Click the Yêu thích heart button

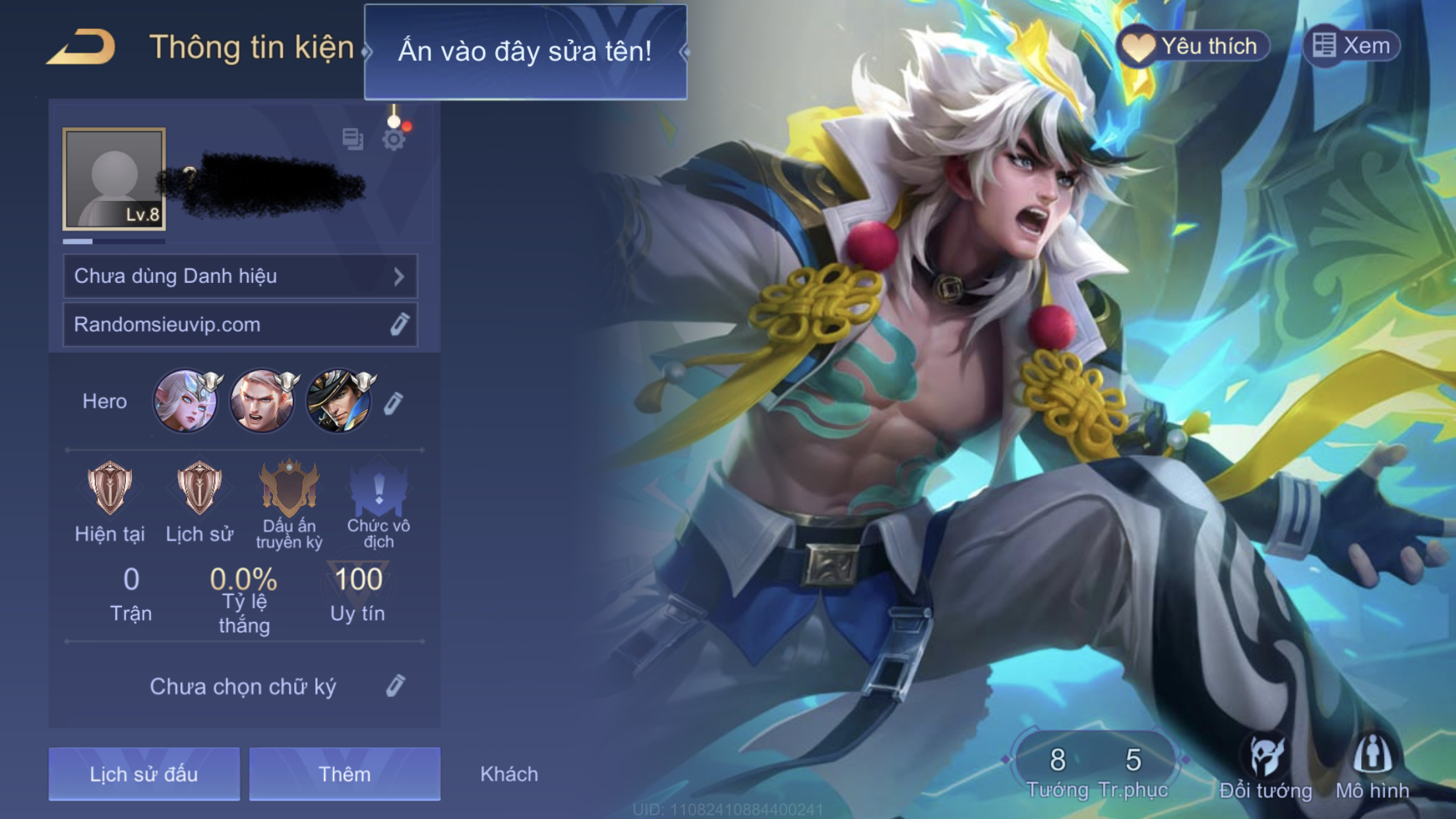tap(1192, 46)
